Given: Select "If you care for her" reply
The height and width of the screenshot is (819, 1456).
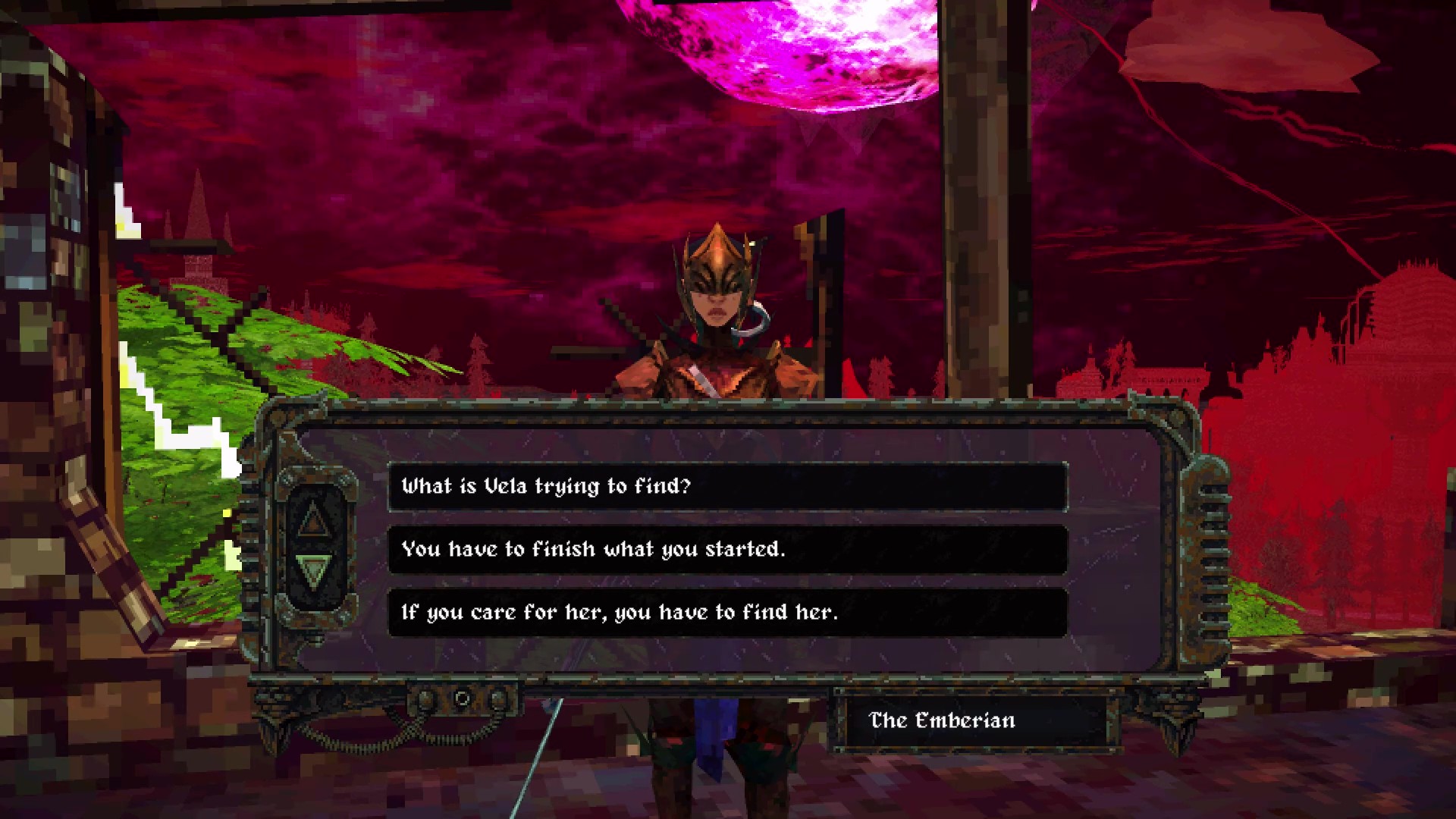Looking at the screenshot, I should pyautogui.click(x=726, y=612).
